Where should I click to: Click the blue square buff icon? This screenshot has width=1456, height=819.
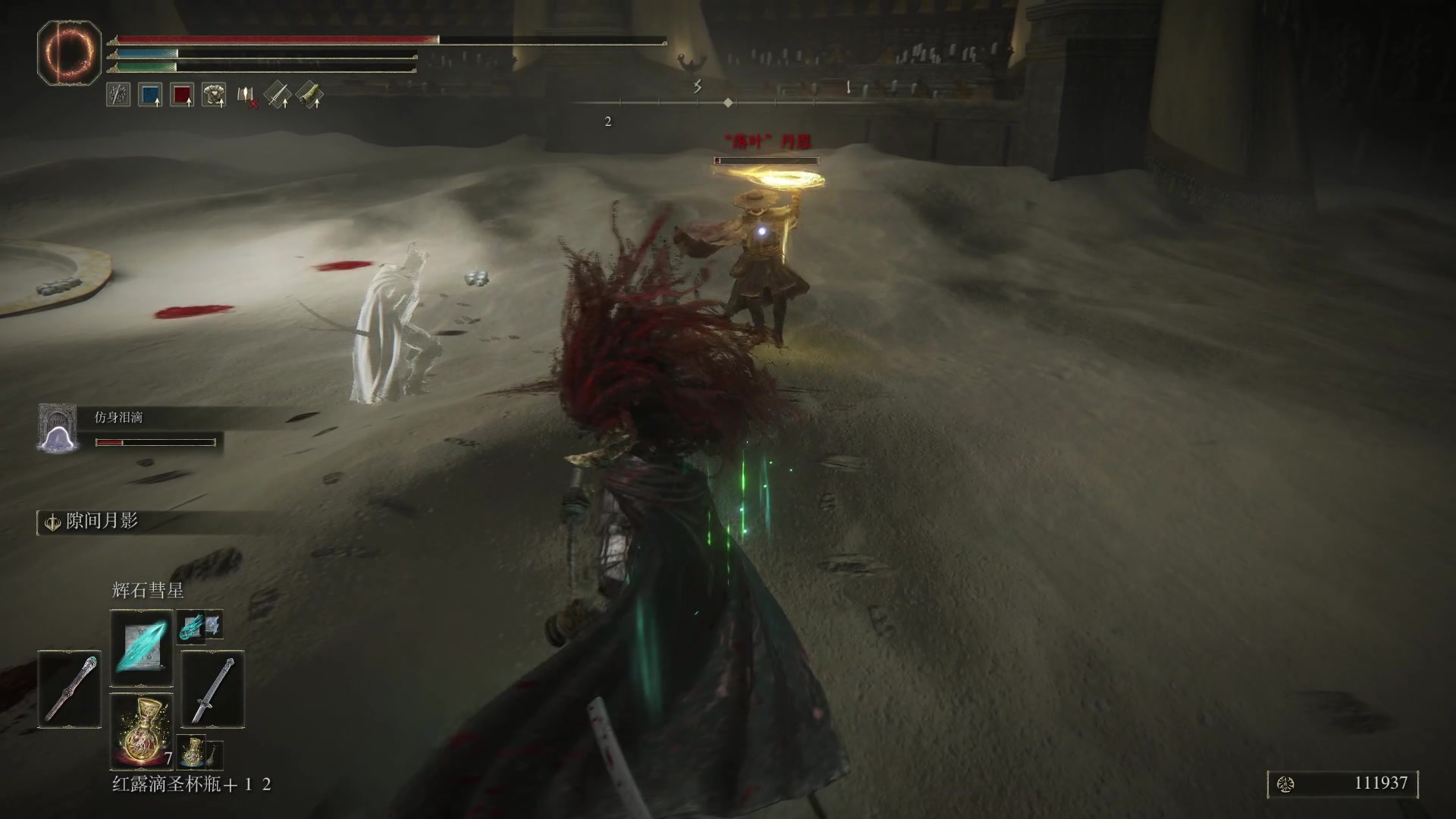point(150,95)
